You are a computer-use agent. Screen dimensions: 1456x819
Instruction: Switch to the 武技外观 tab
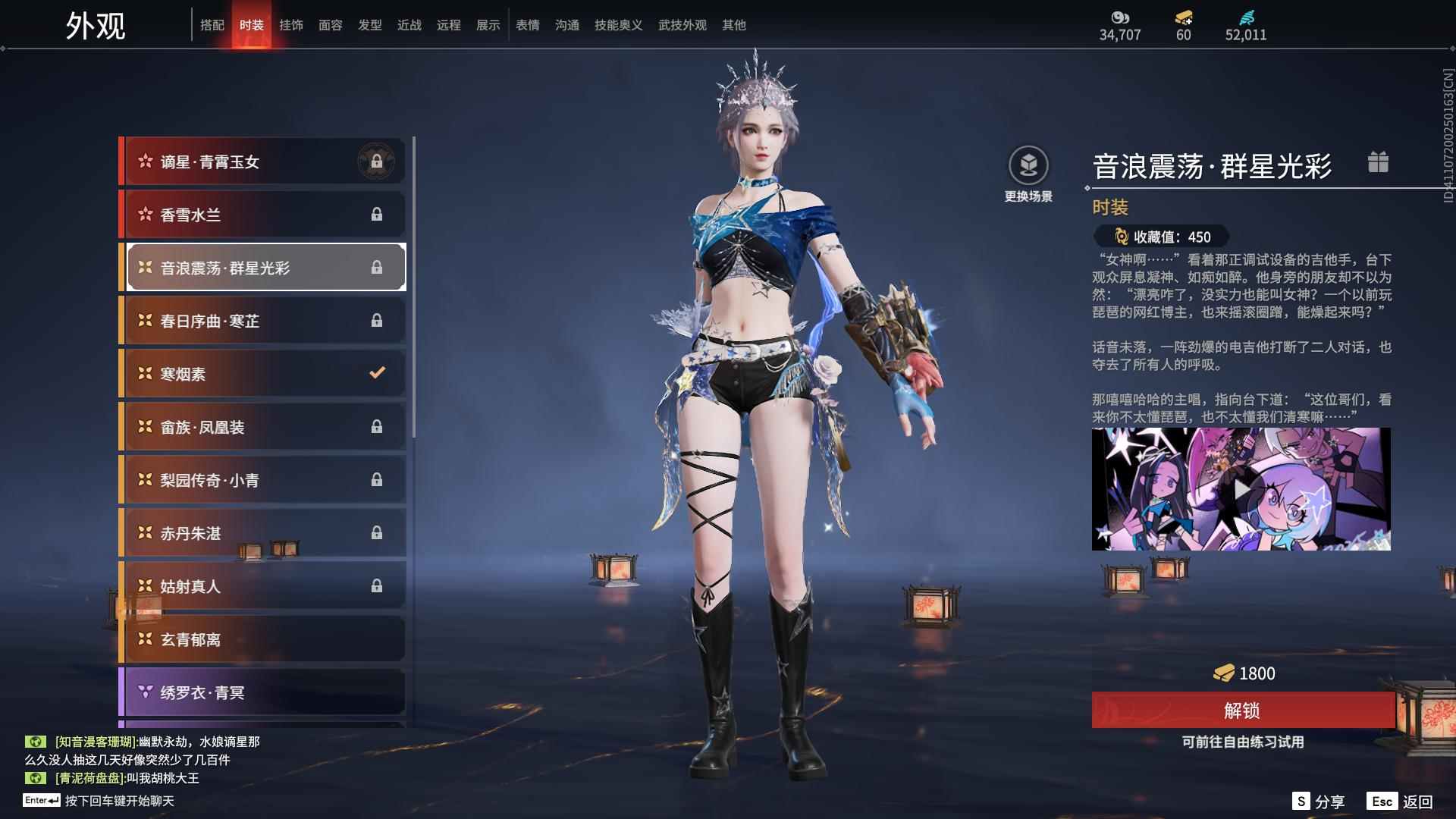[681, 25]
